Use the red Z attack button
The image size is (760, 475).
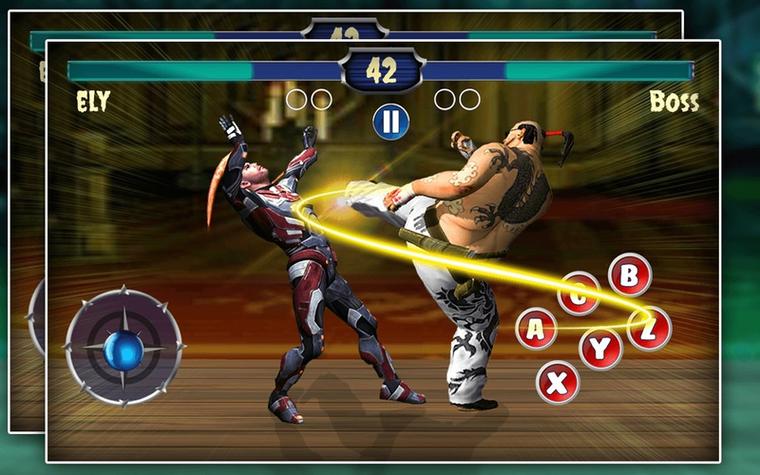click(649, 329)
